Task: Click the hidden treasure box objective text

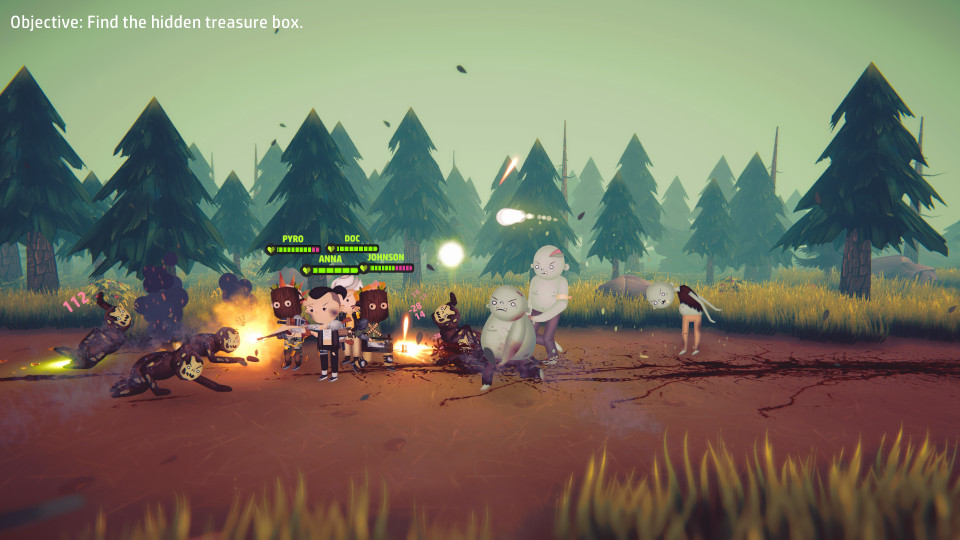Action: click(157, 22)
